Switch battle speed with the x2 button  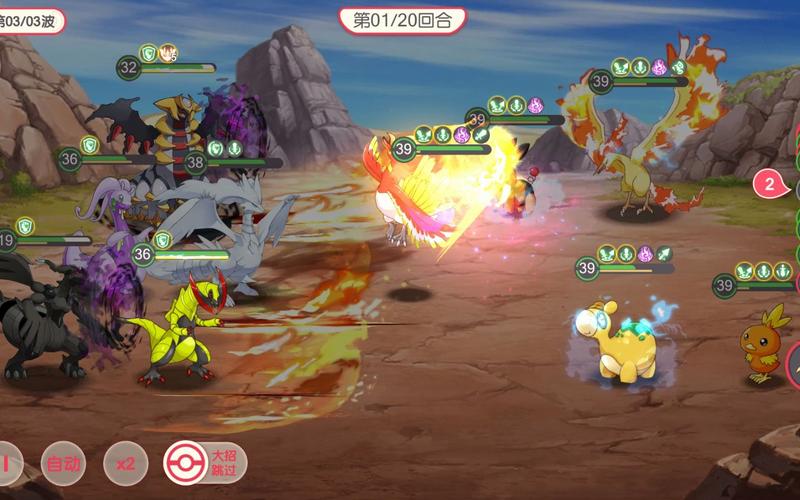coord(125,464)
